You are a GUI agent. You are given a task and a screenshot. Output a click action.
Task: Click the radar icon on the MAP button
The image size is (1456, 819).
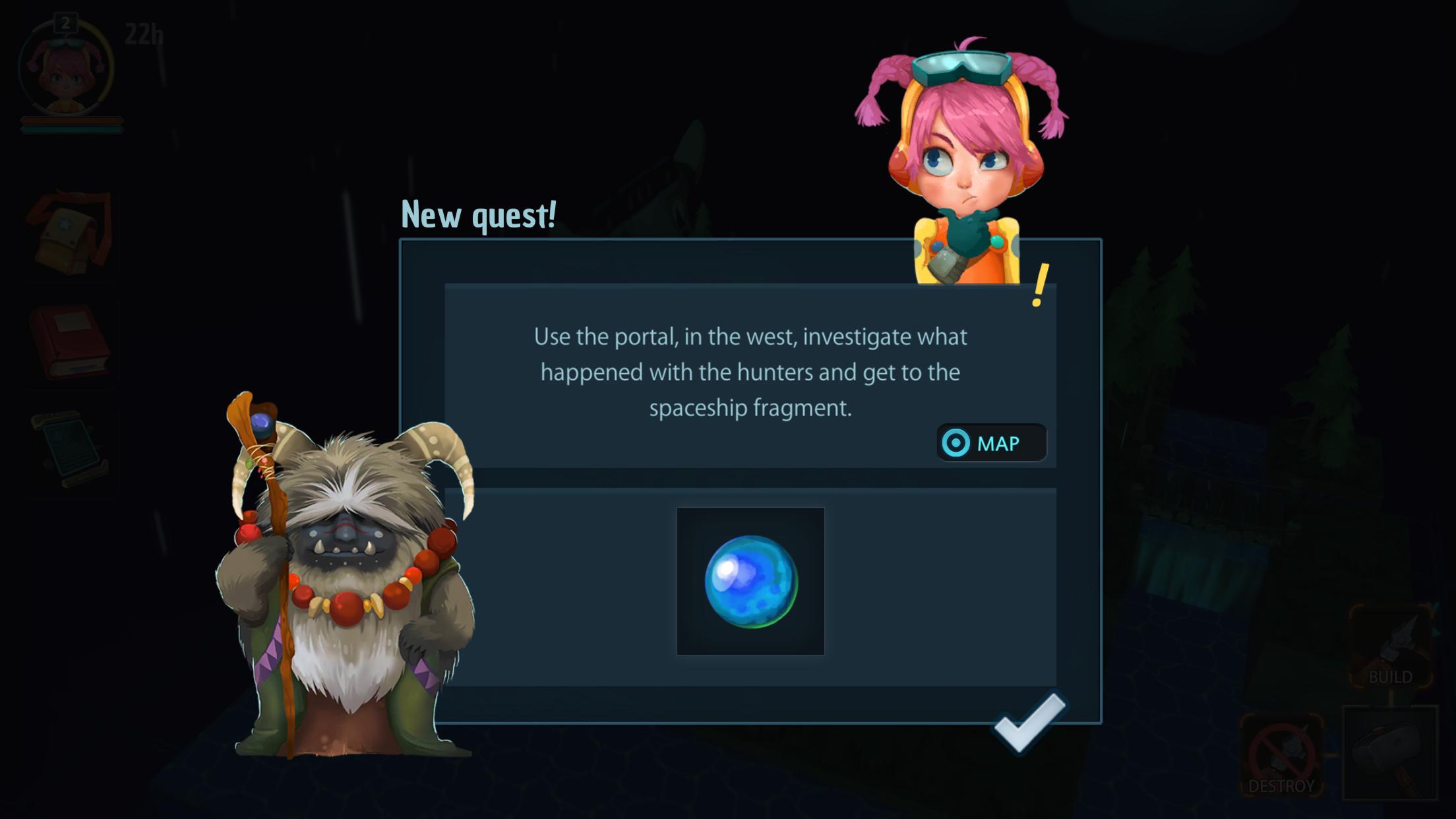click(x=958, y=443)
